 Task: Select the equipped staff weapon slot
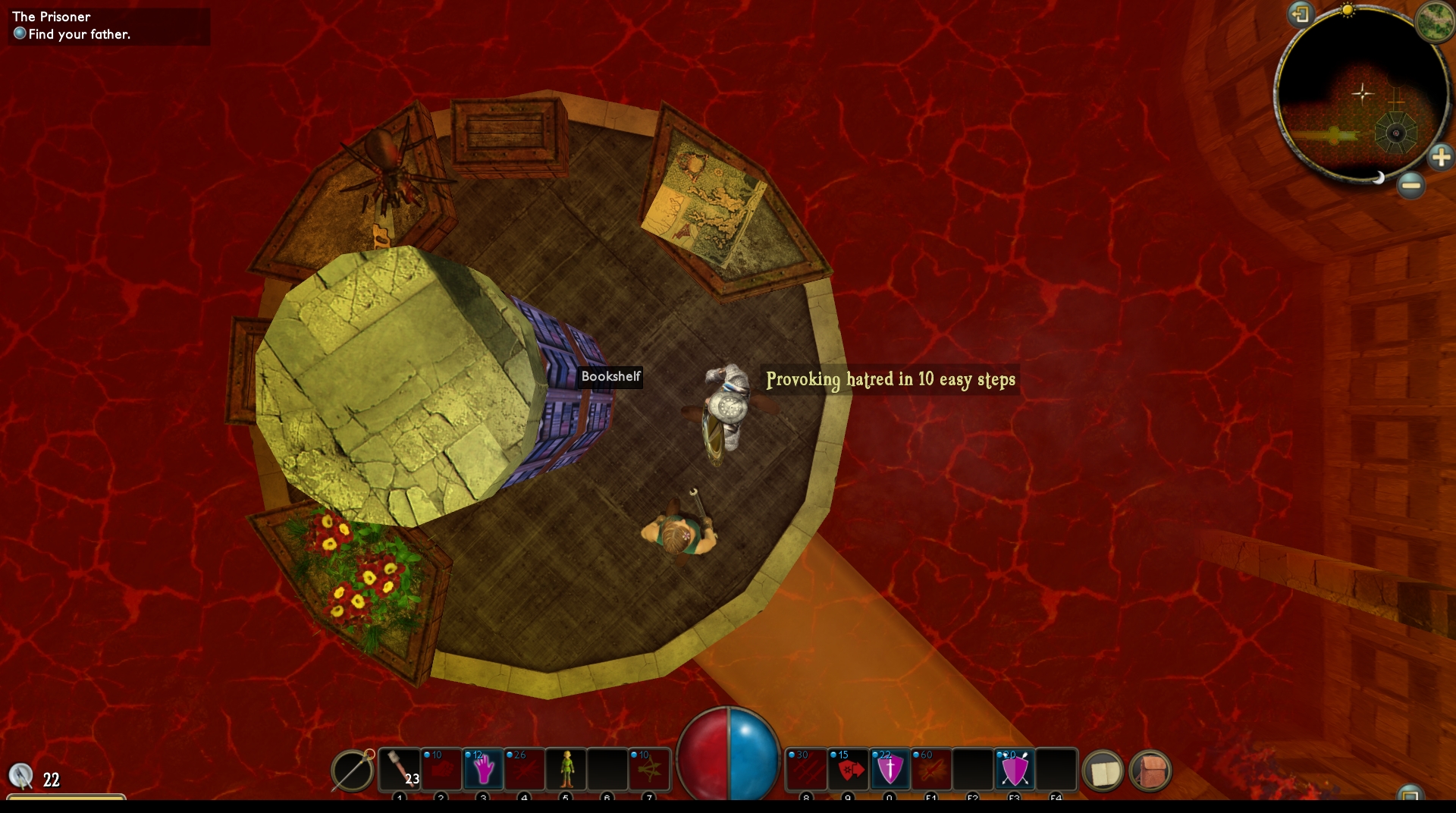(353, 771)
